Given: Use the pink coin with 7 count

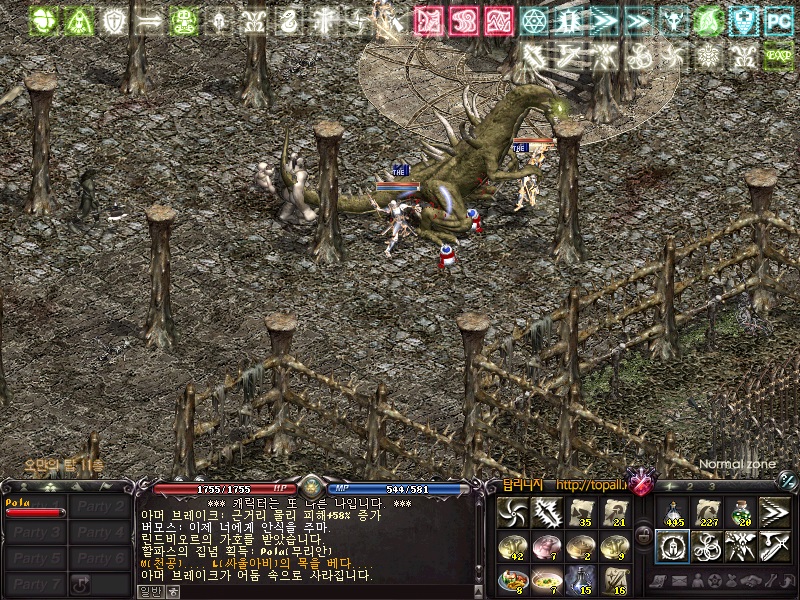Looking at the screenshot, I should (546, 546).
